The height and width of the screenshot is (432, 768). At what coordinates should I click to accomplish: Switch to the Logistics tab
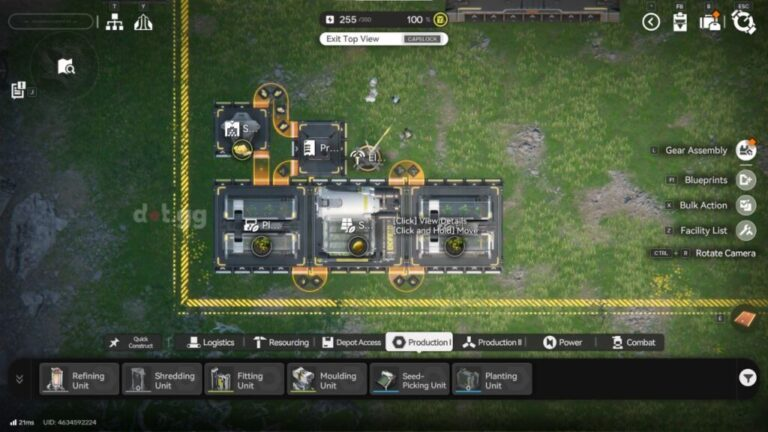coord(211,342)
